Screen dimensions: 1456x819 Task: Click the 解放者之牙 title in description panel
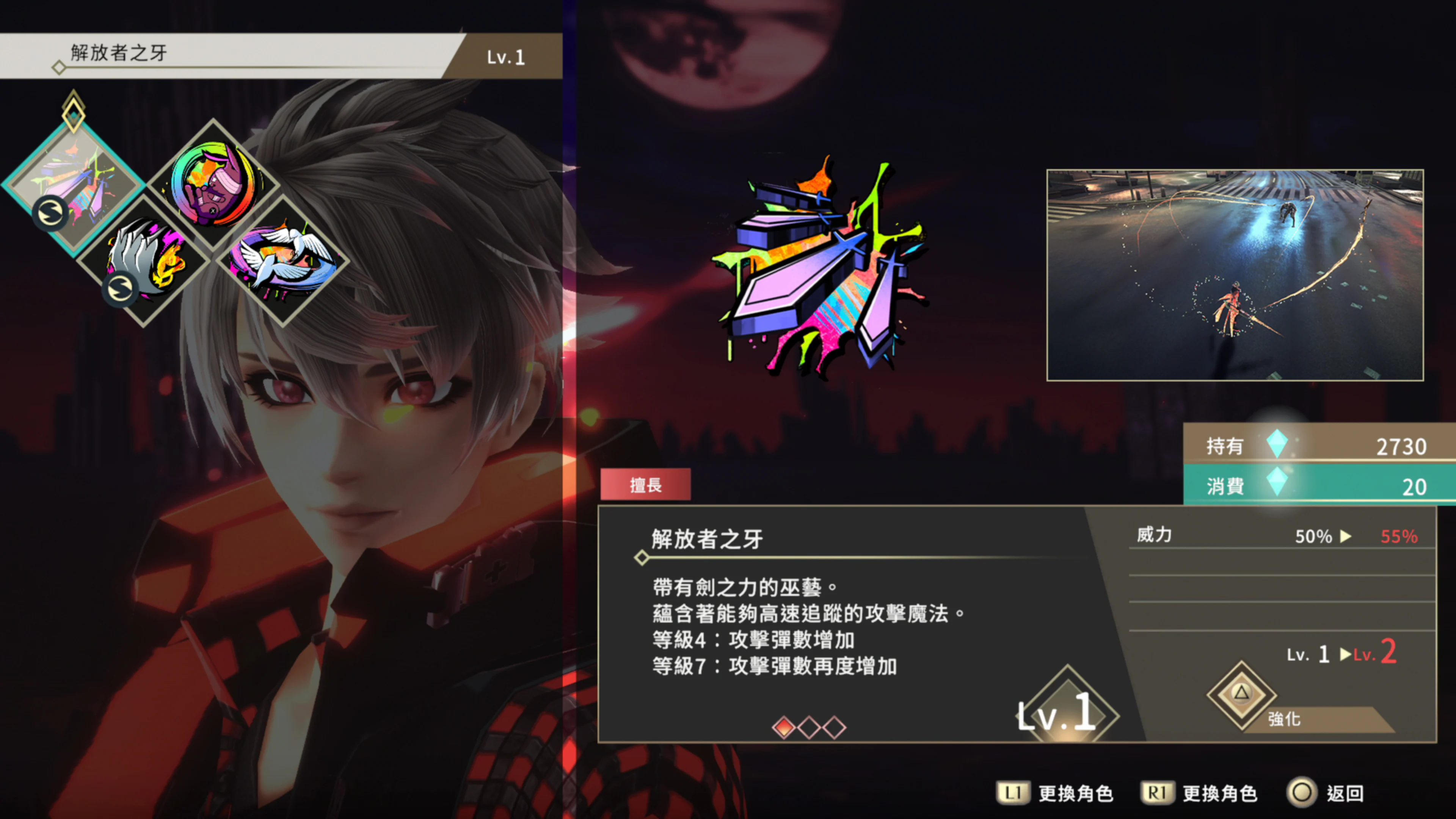pyautogui.click(x=705, y=538)
